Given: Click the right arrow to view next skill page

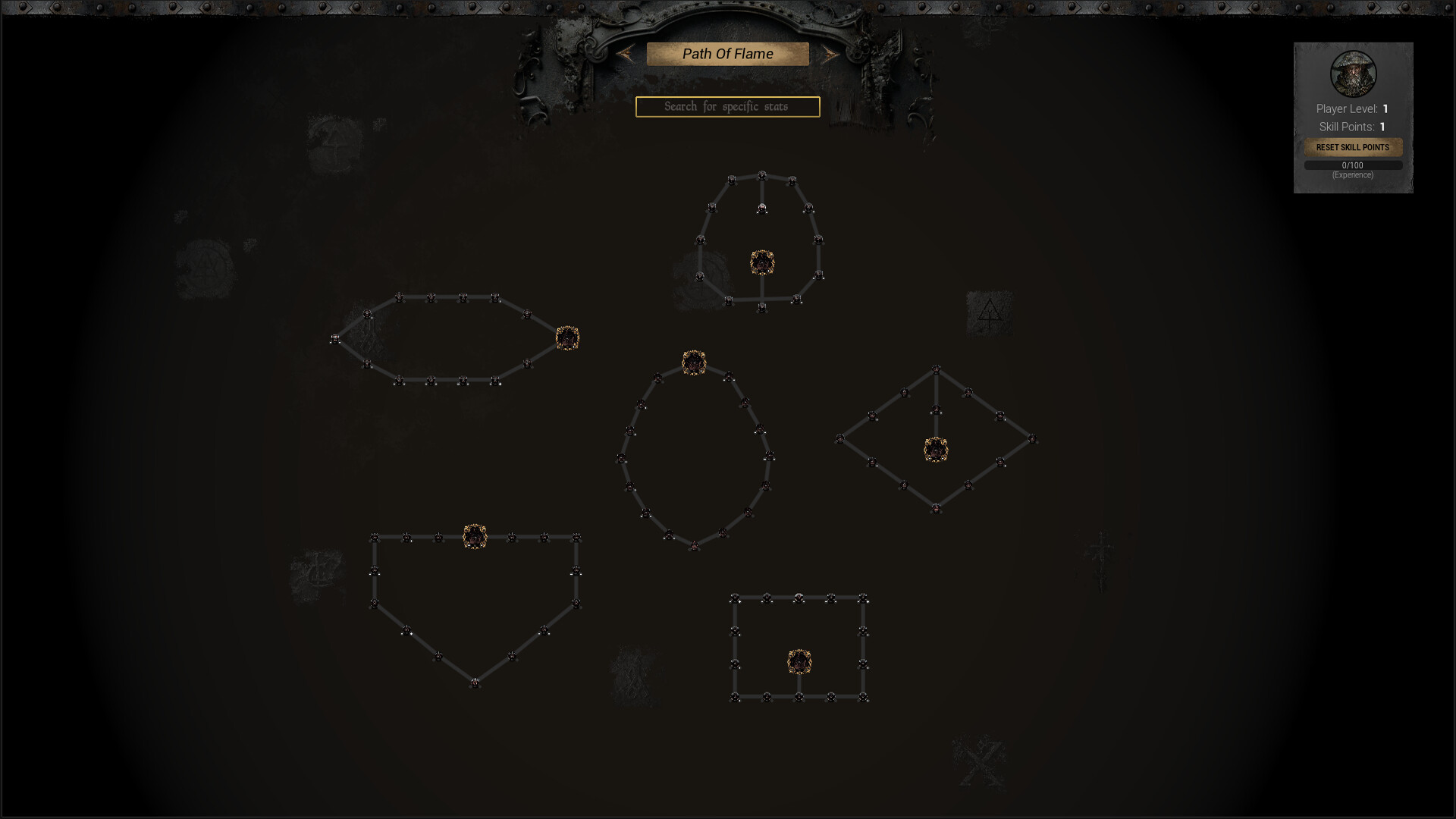Looking at the screenshot, I should coord(833,54).
